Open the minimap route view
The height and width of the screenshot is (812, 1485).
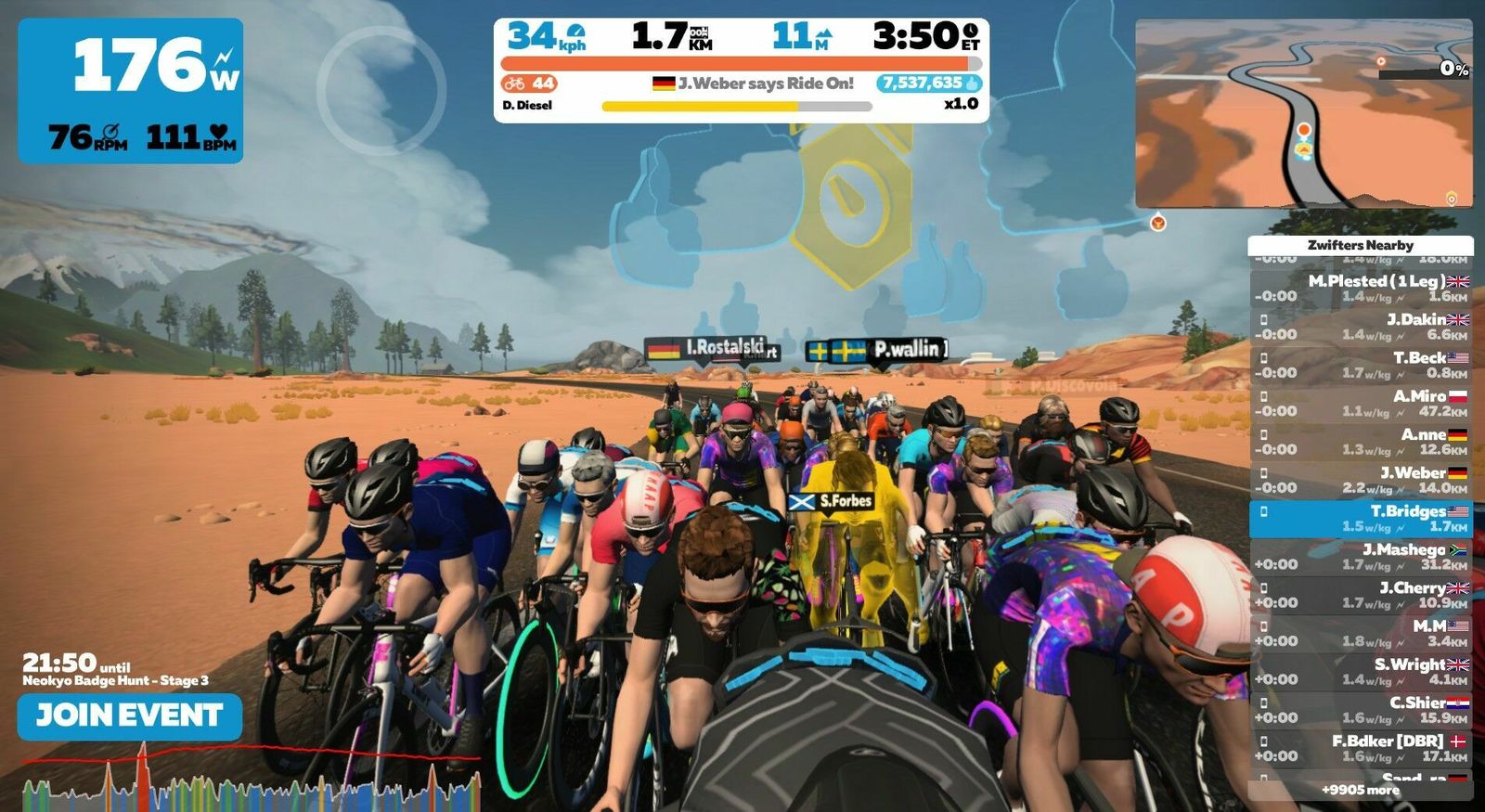[x=1303, y=113]
